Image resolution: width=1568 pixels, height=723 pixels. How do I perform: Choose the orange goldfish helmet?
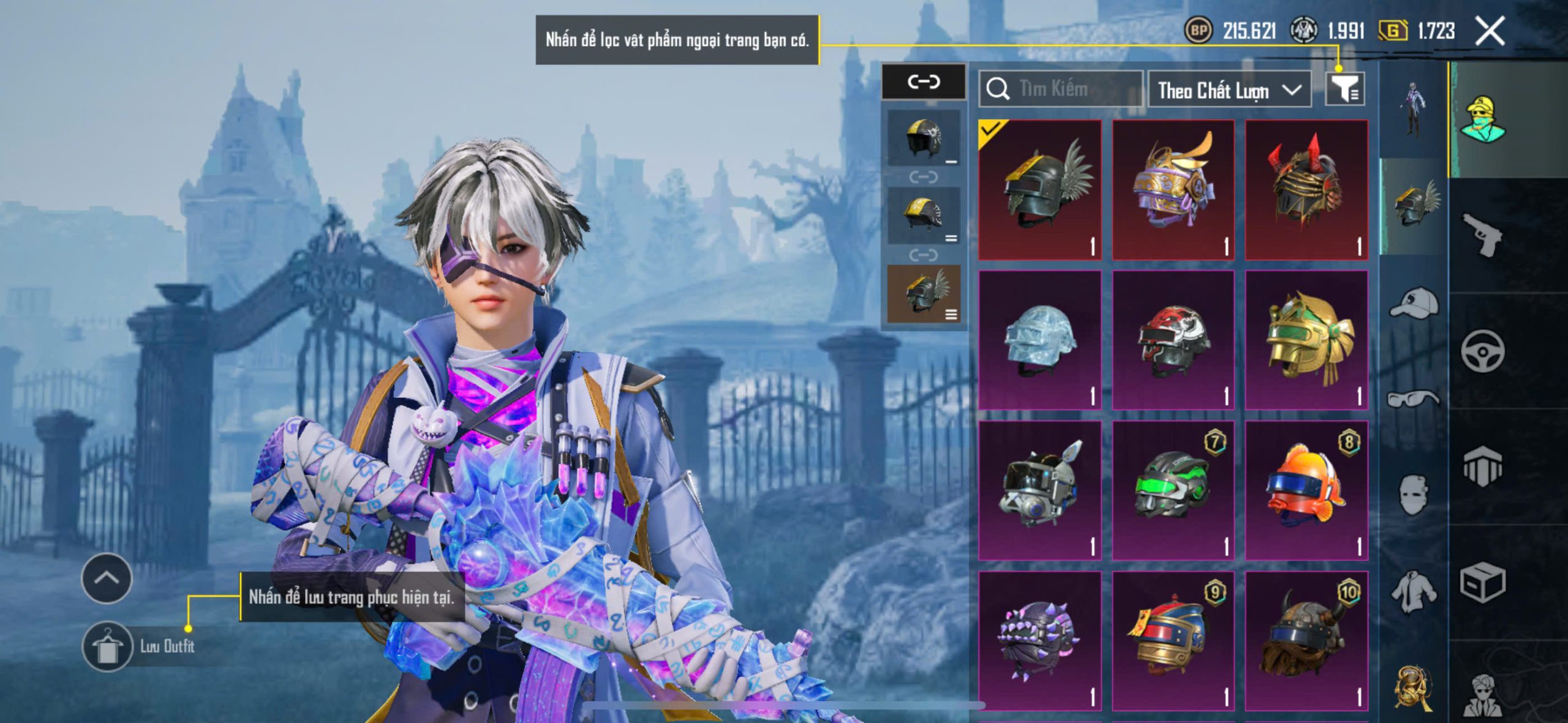click(x=1306, y=490)
